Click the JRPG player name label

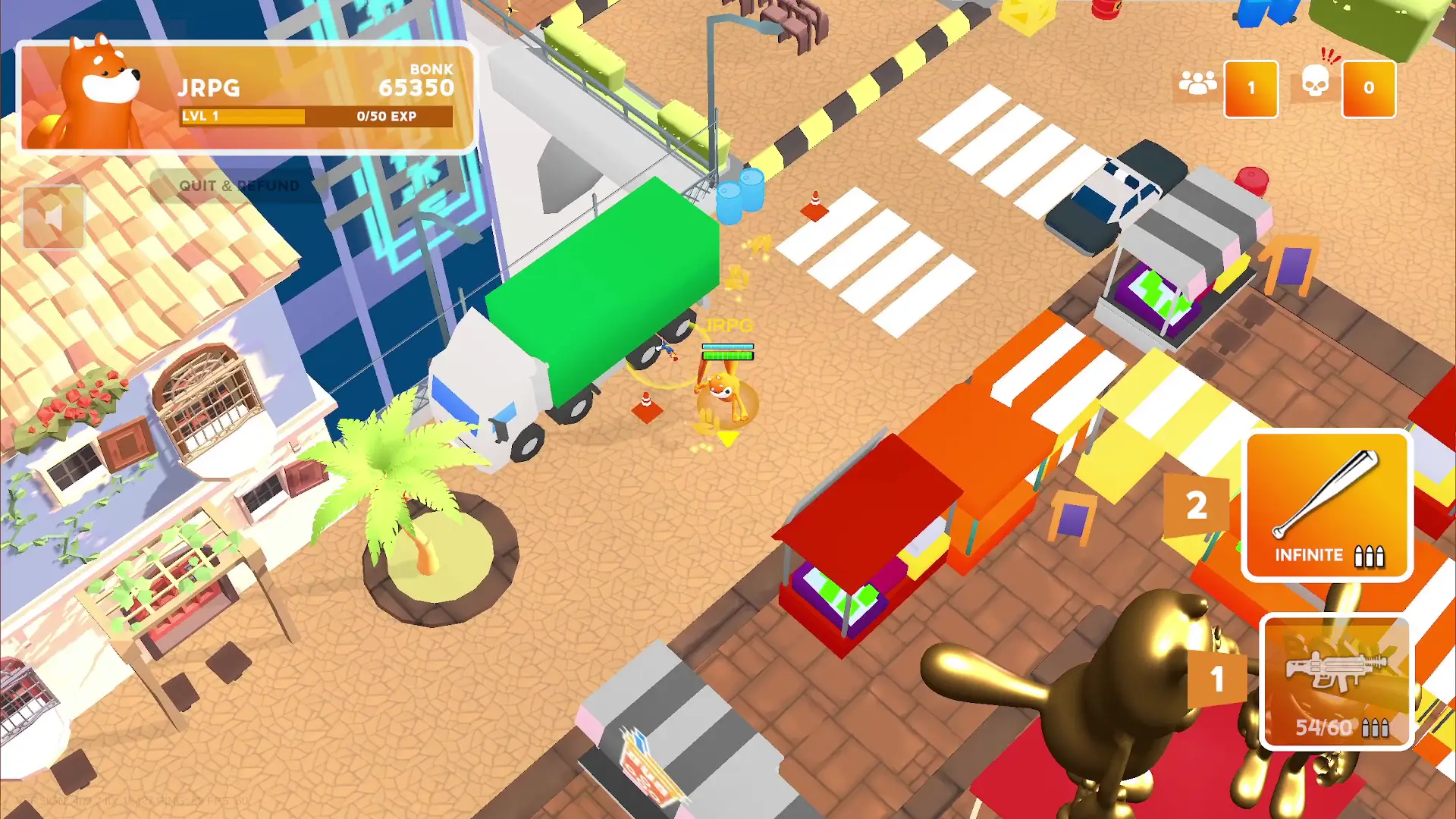tap(209, 87)
